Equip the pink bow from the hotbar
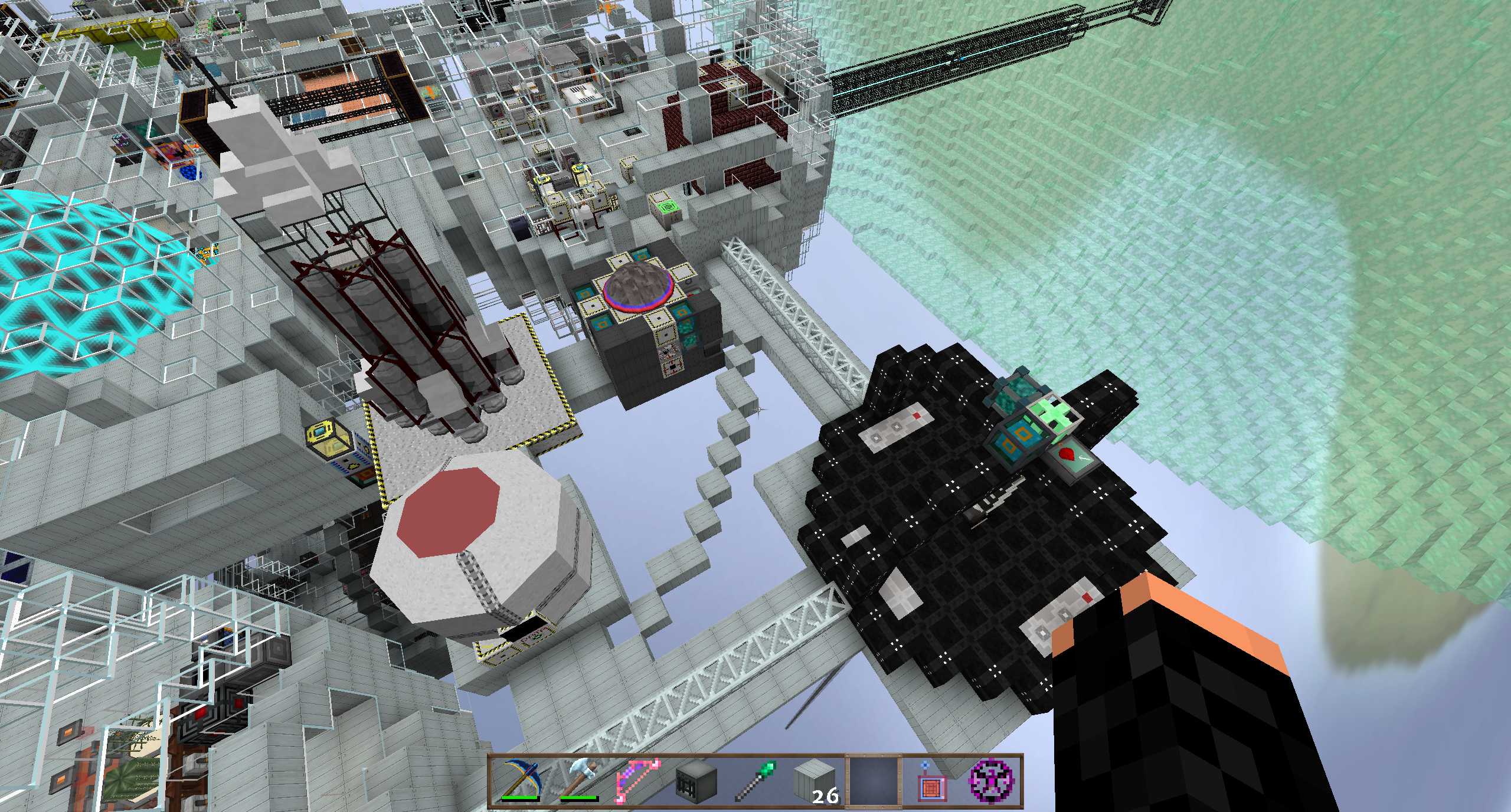1511x812 pixels. 637,780
